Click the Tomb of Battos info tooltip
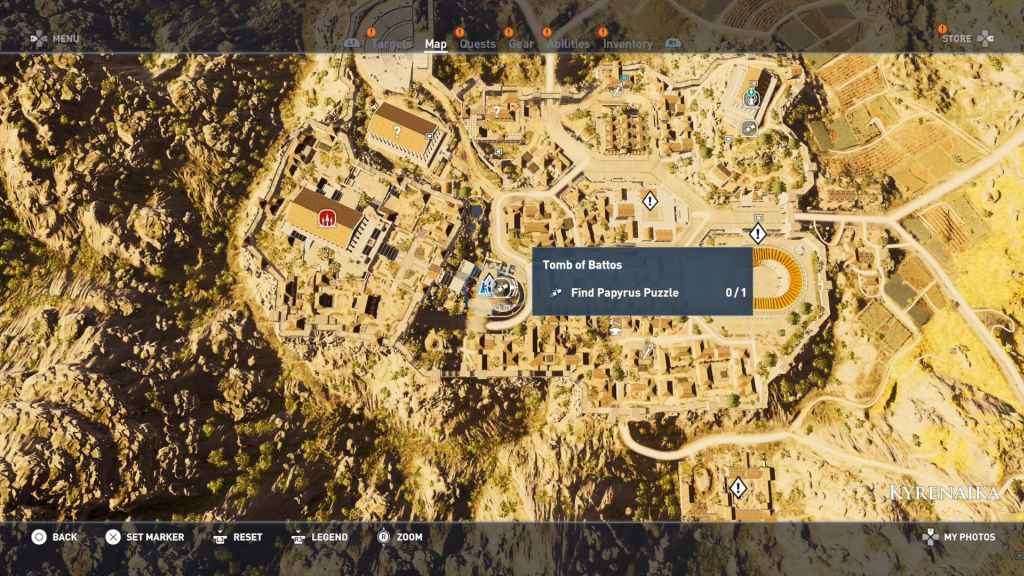 pyautogui.click(x=641, y=281)
